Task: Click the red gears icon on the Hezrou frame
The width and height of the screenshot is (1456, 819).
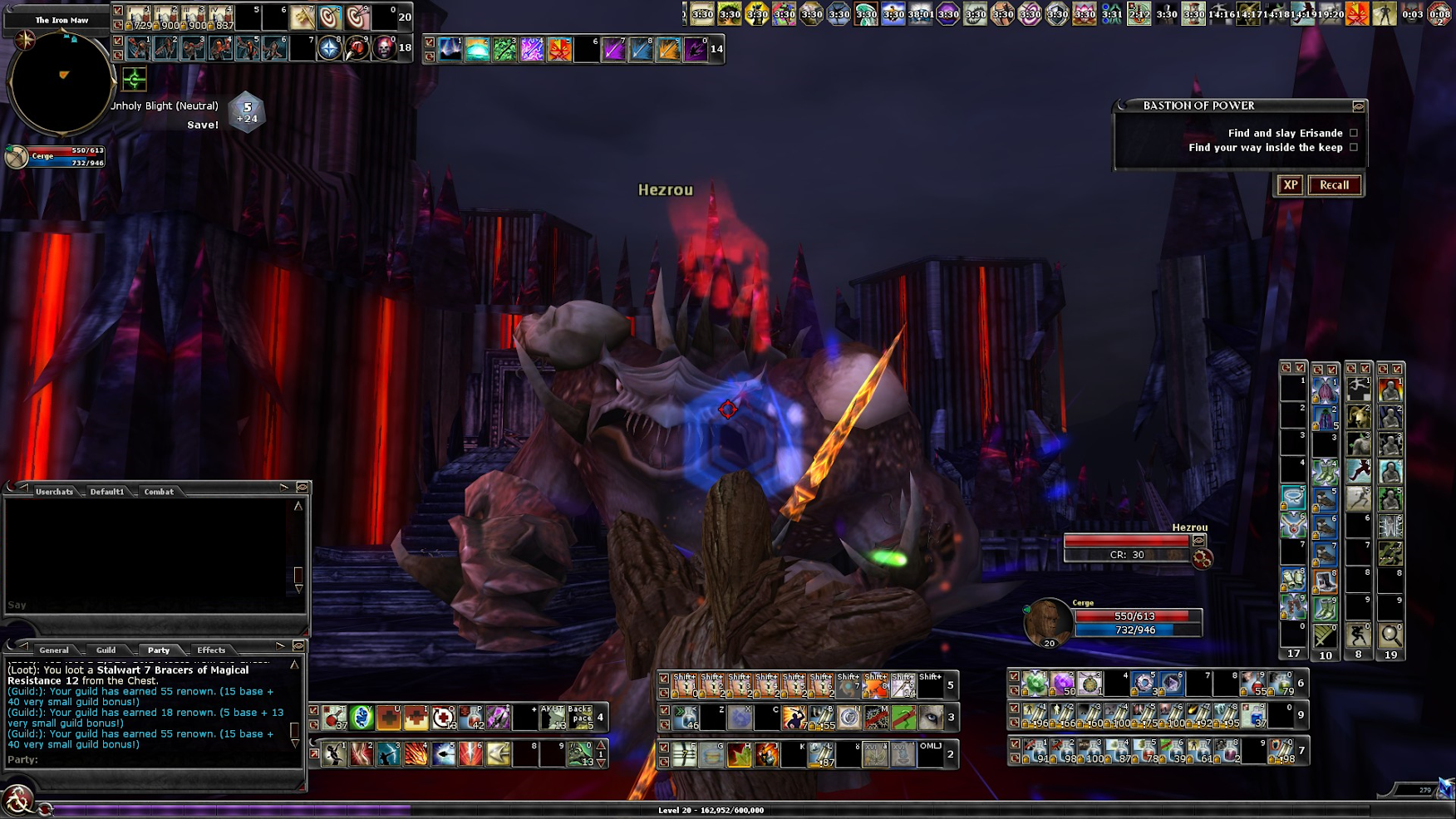Action: coord(1202,559)
